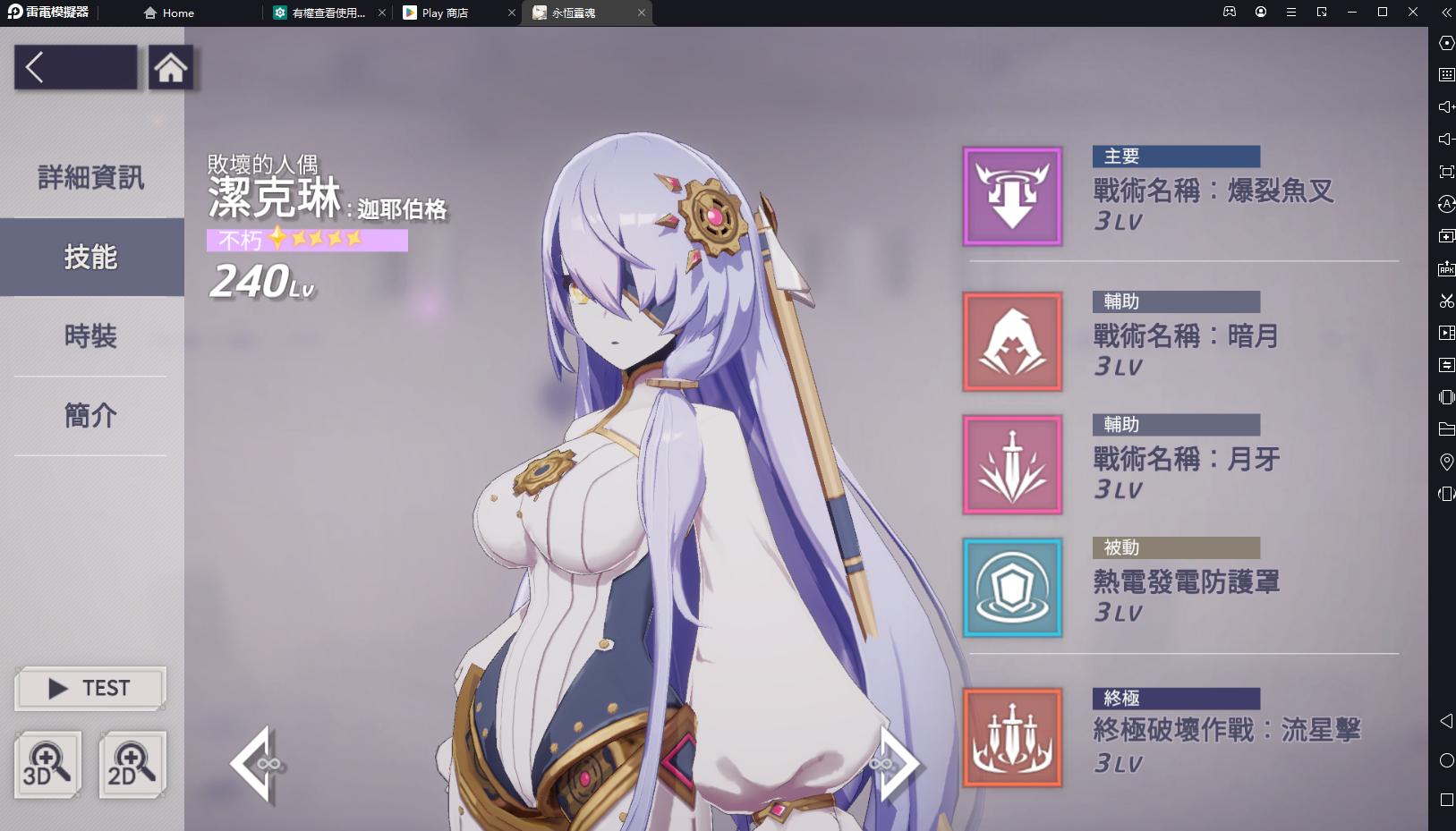The height and width of the screenshot is (831, 1456).
Task: Open the shared folder icon in emulator sidebar
Action: point(1447,429)
